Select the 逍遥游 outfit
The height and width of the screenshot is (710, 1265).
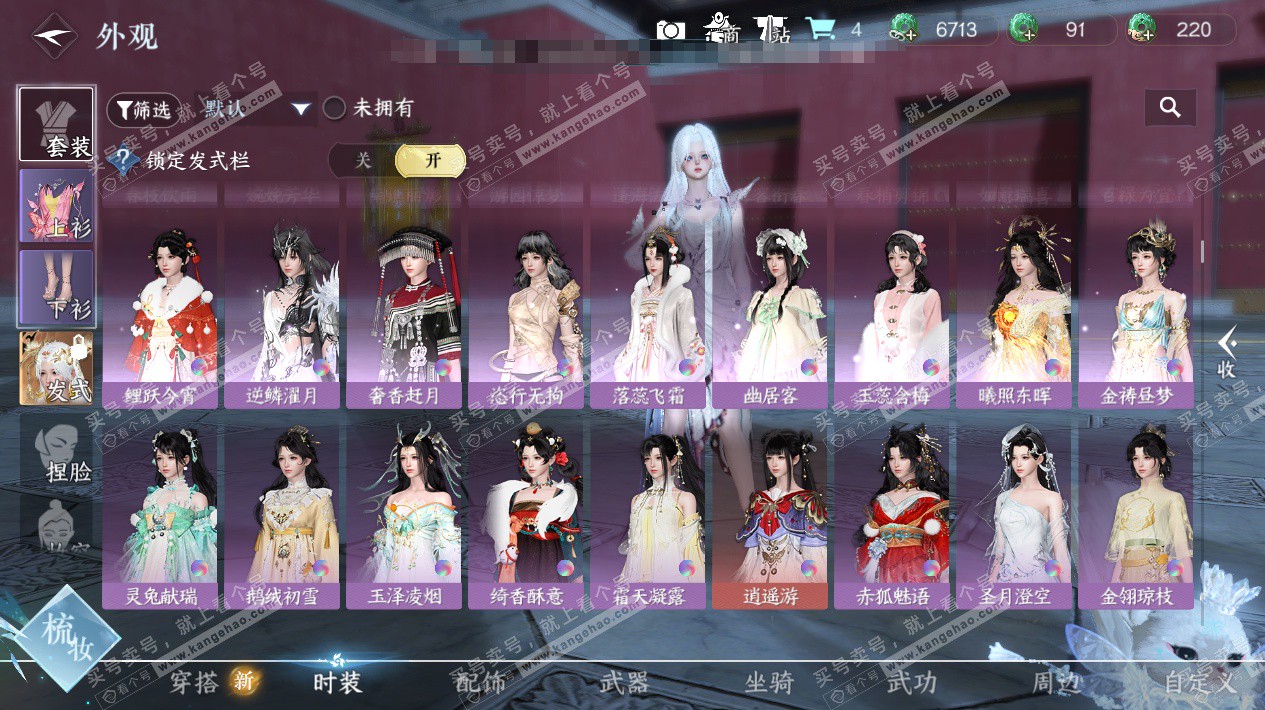coord(770,514)
